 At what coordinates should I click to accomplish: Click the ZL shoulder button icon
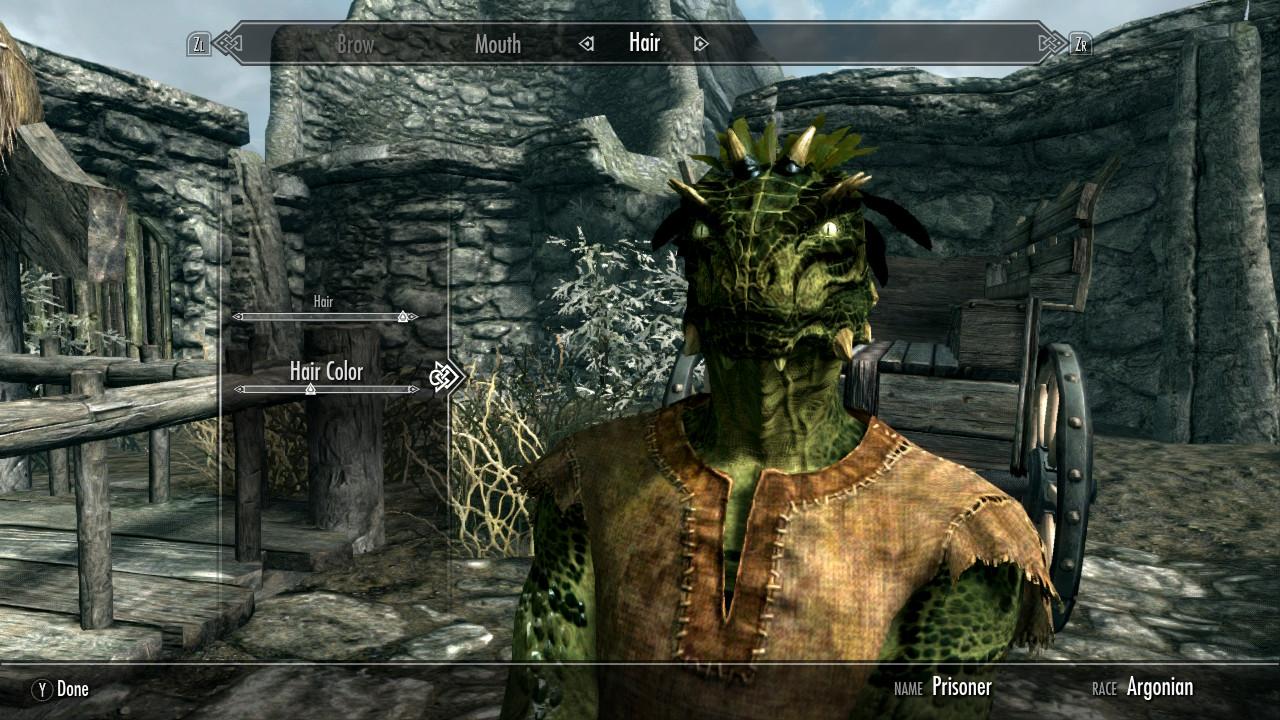pyautogui.click(x=200, y=44)
